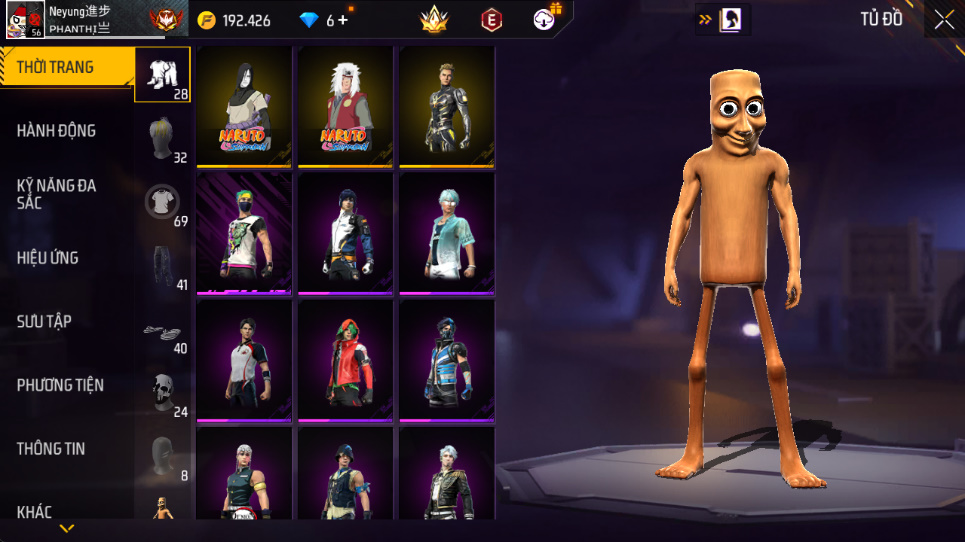
Task: Select the Jiraiya Naruto outfit
Action: coord(346,105)
